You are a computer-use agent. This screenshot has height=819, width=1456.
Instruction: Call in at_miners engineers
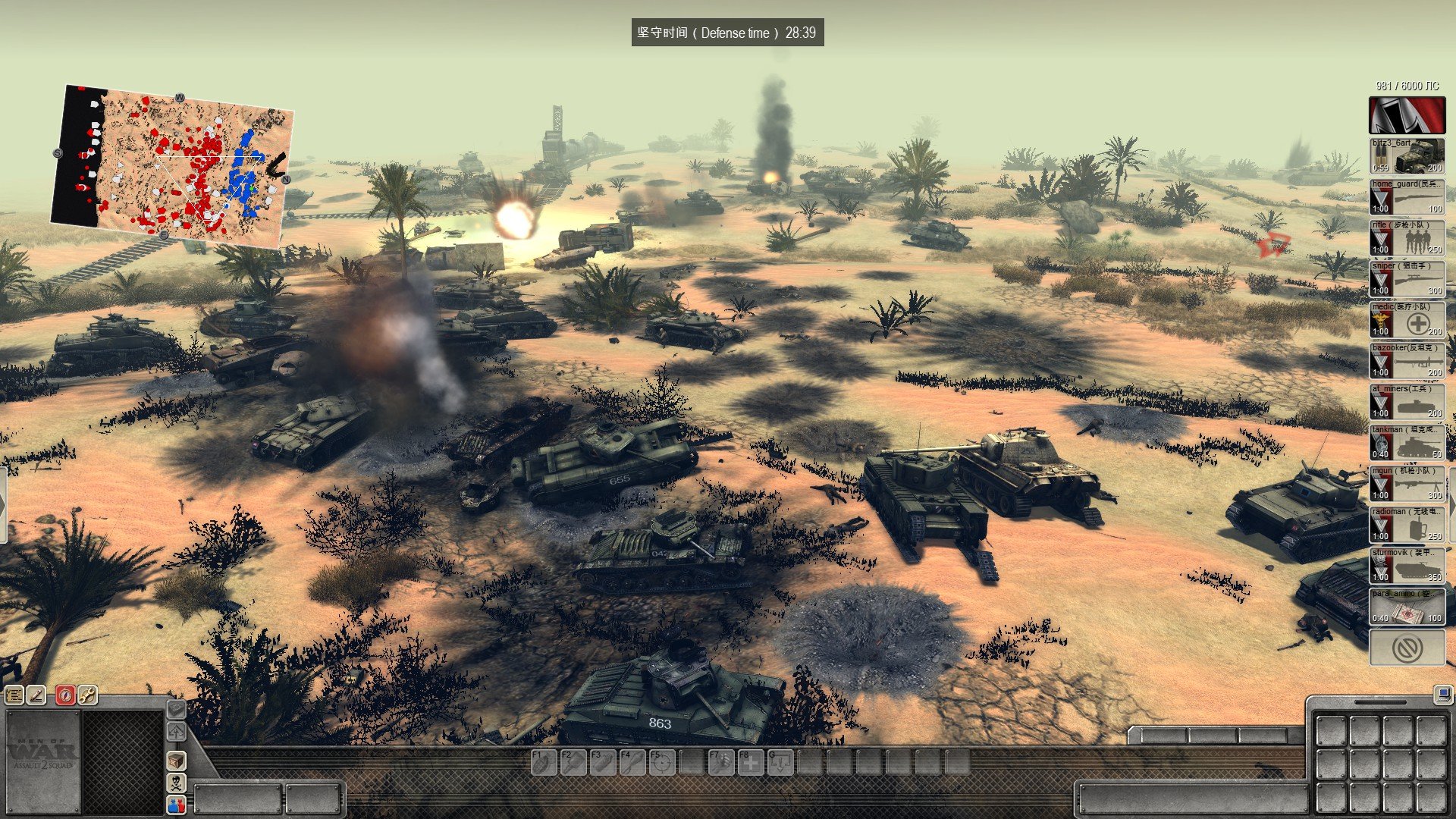pos(1407,401)
